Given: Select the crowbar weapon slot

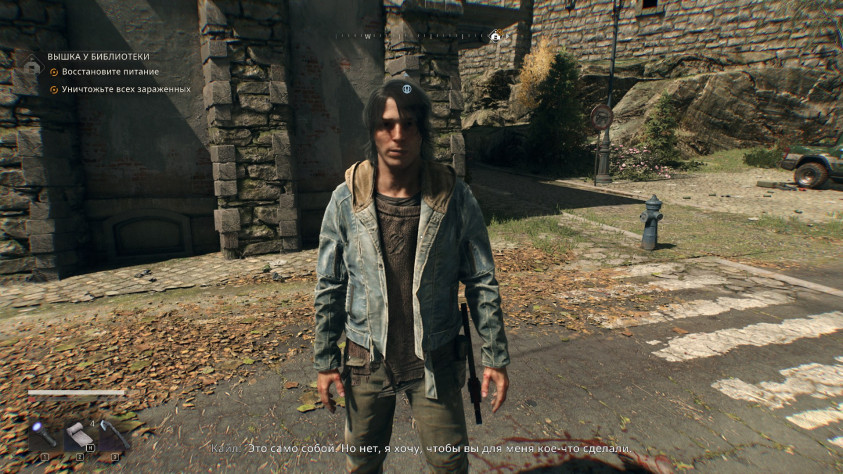Looking at the screenshot, I should coord(114,436).
